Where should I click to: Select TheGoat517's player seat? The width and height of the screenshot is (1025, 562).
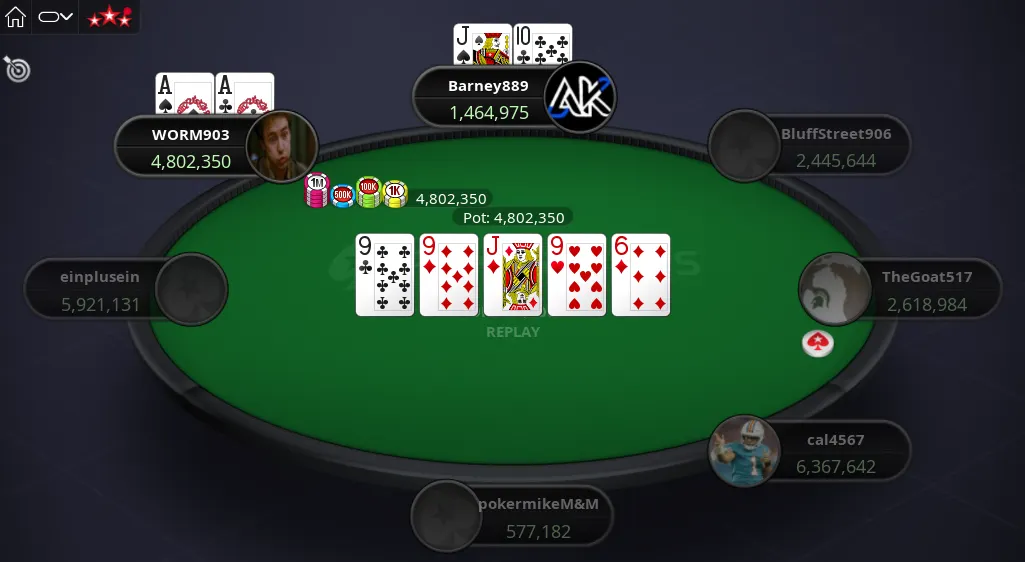coord(900,290)
